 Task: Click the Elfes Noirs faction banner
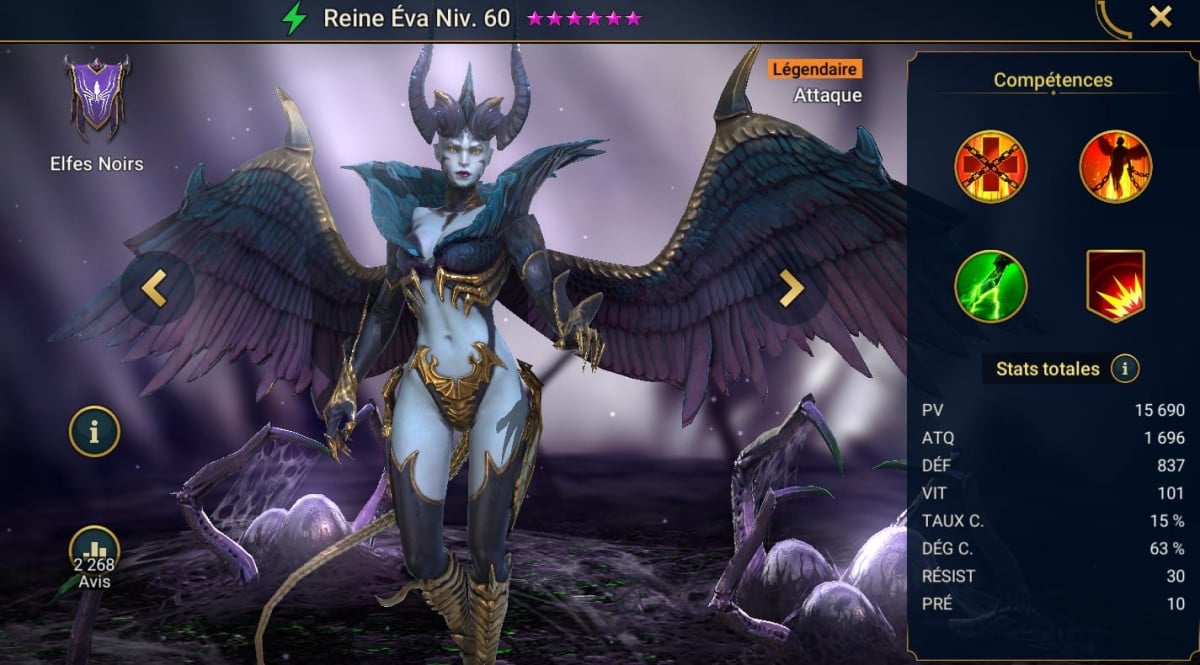[96, 97]
